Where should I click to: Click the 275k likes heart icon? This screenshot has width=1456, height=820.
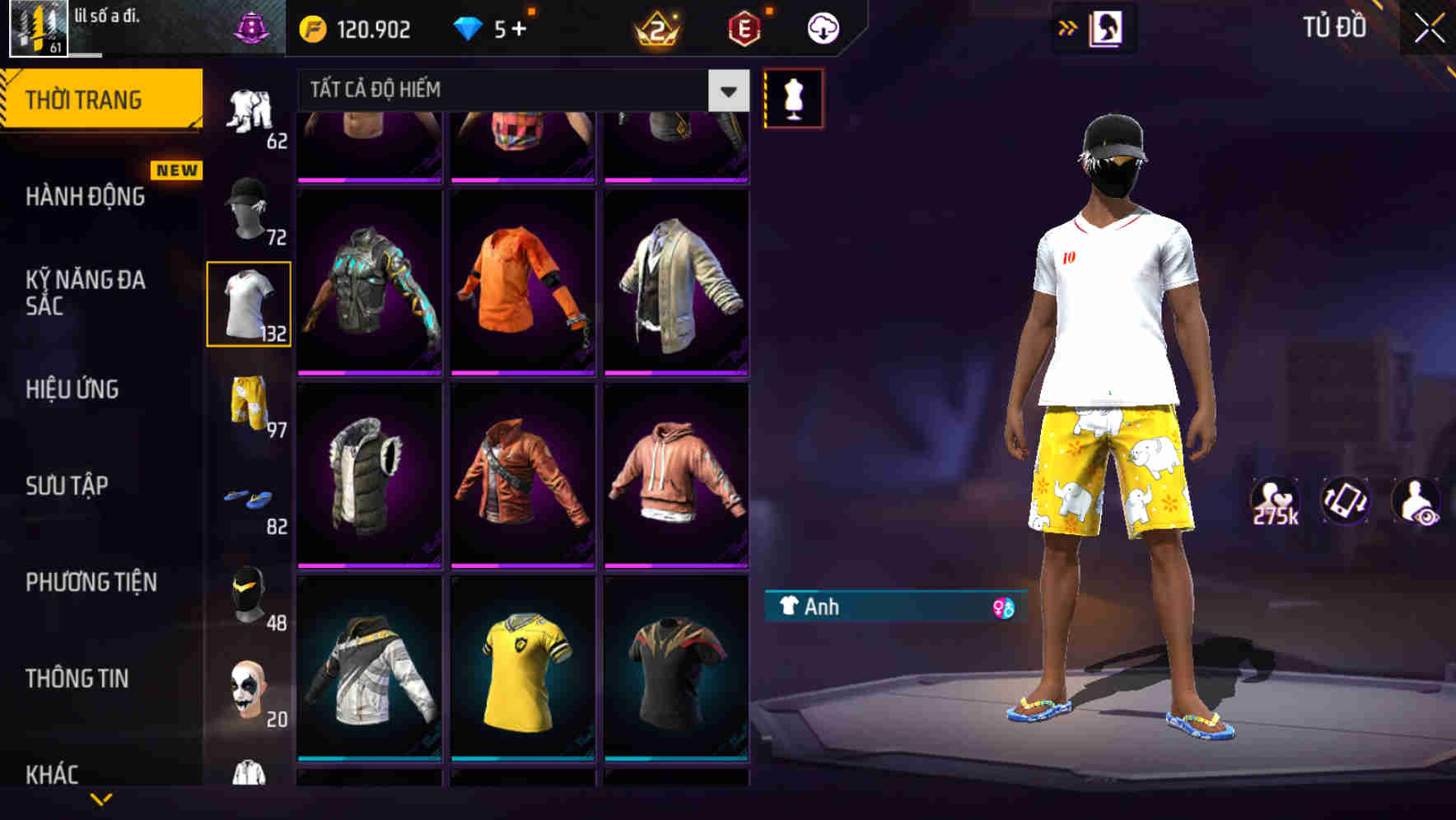[1275, 501]
